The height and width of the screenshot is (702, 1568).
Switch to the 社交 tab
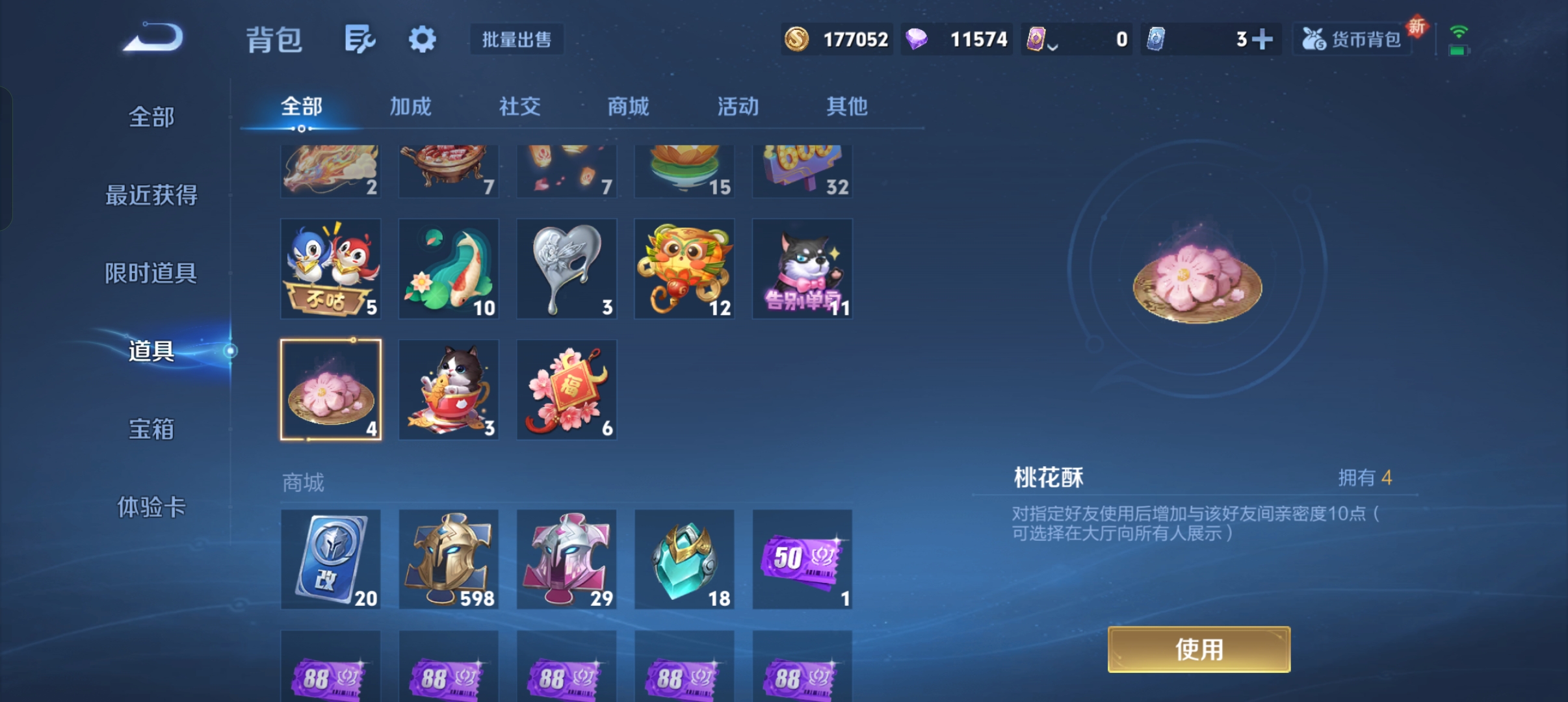[518, 107]
